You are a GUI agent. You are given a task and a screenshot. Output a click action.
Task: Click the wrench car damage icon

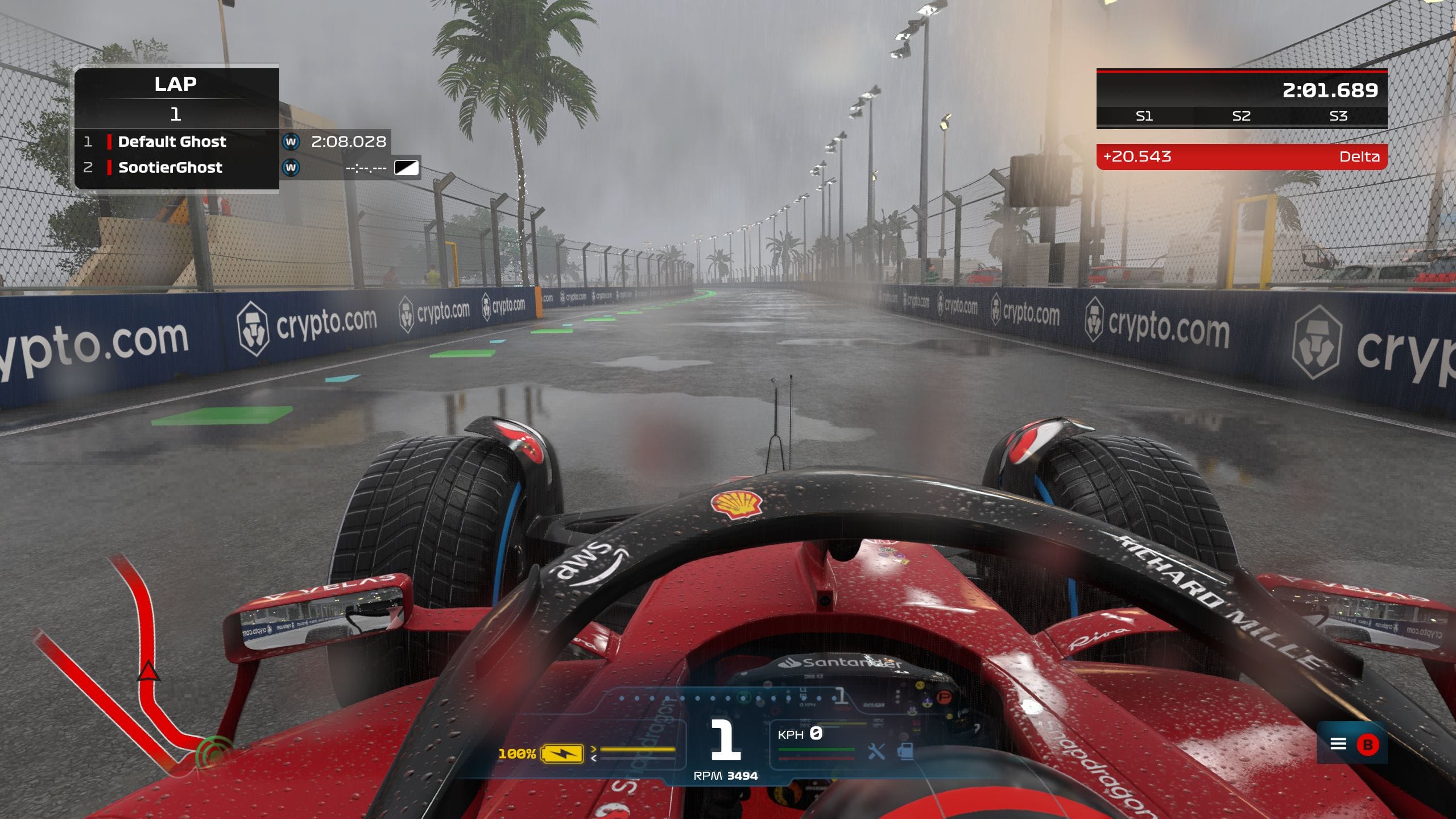[876, 752]
